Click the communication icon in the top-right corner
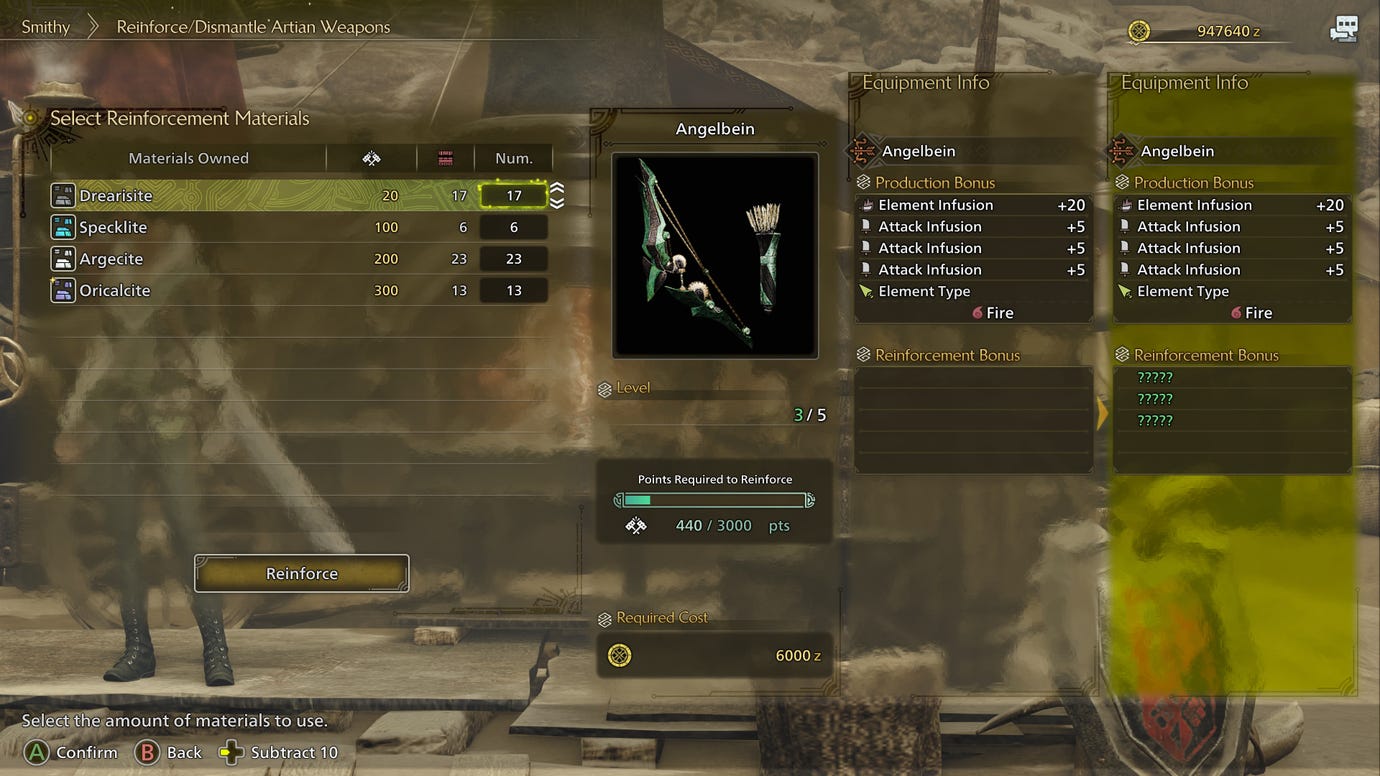1380x776 pixels. coord(1344,29)
